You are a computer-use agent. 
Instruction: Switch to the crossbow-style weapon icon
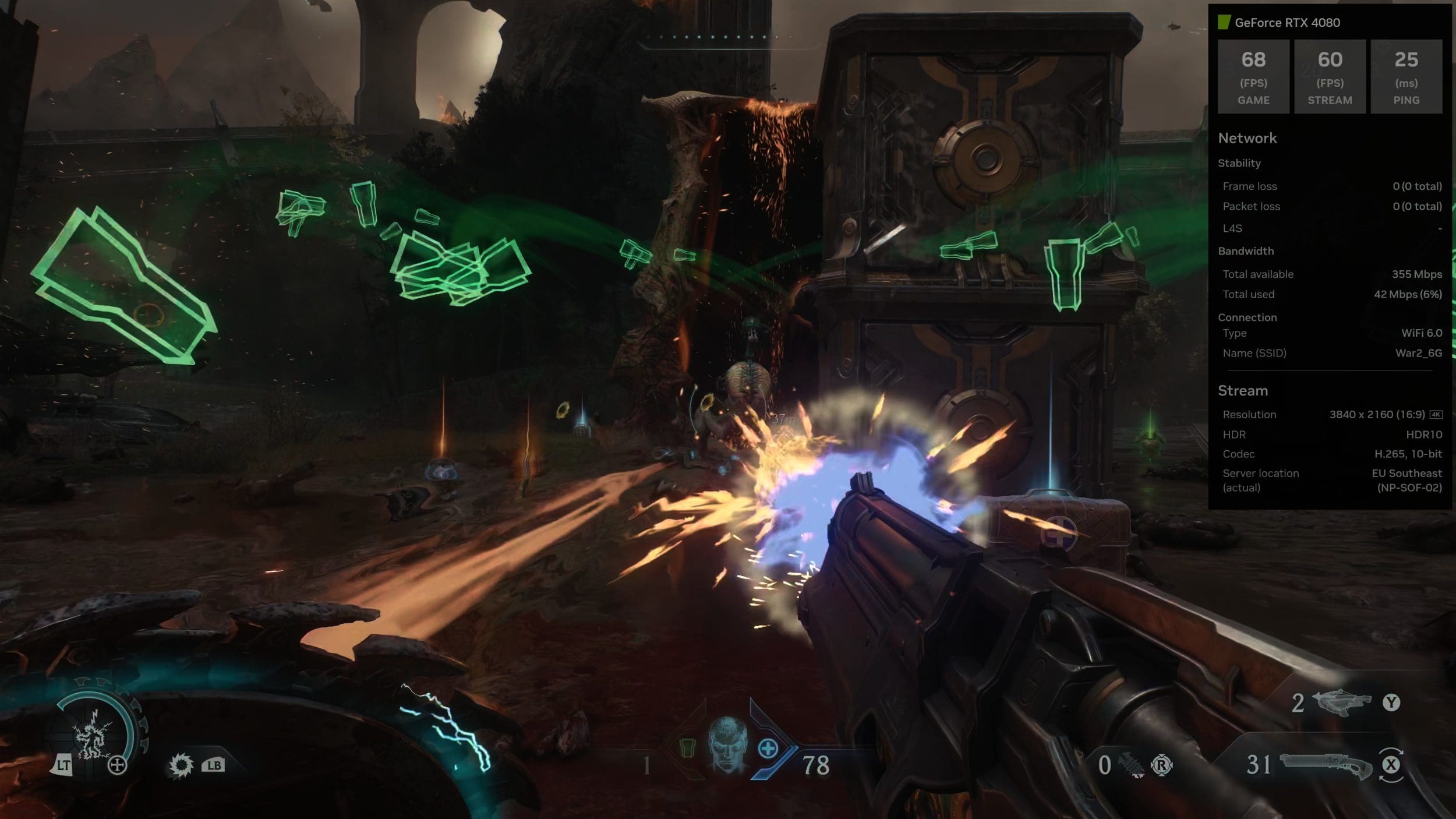[x=1340, y=702]
